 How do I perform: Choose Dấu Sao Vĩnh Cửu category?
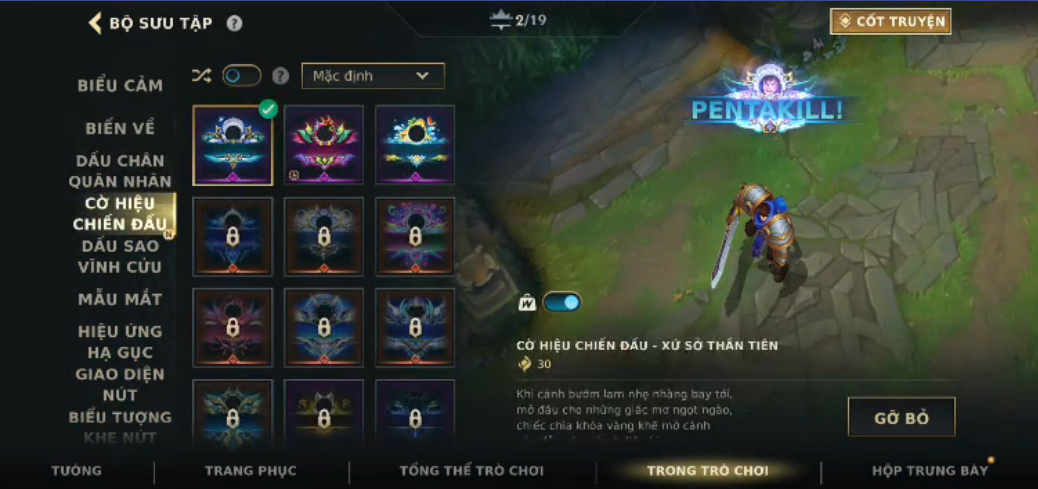[x=120, y=256]
